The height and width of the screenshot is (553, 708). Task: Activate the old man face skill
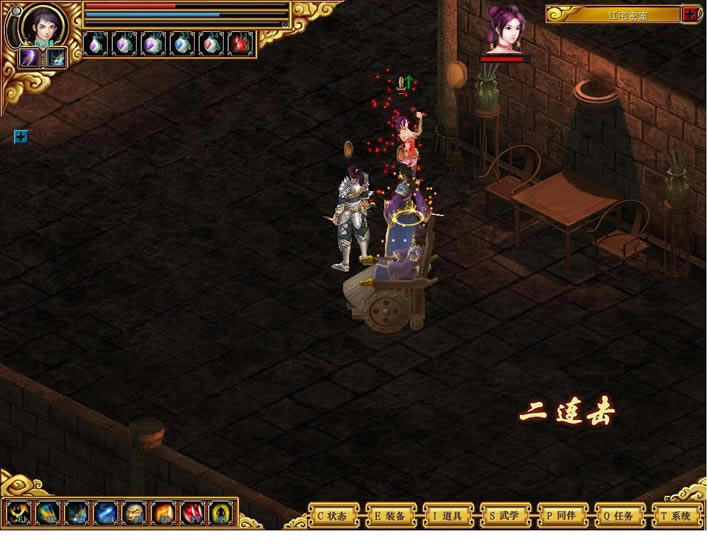pos(134,514)
